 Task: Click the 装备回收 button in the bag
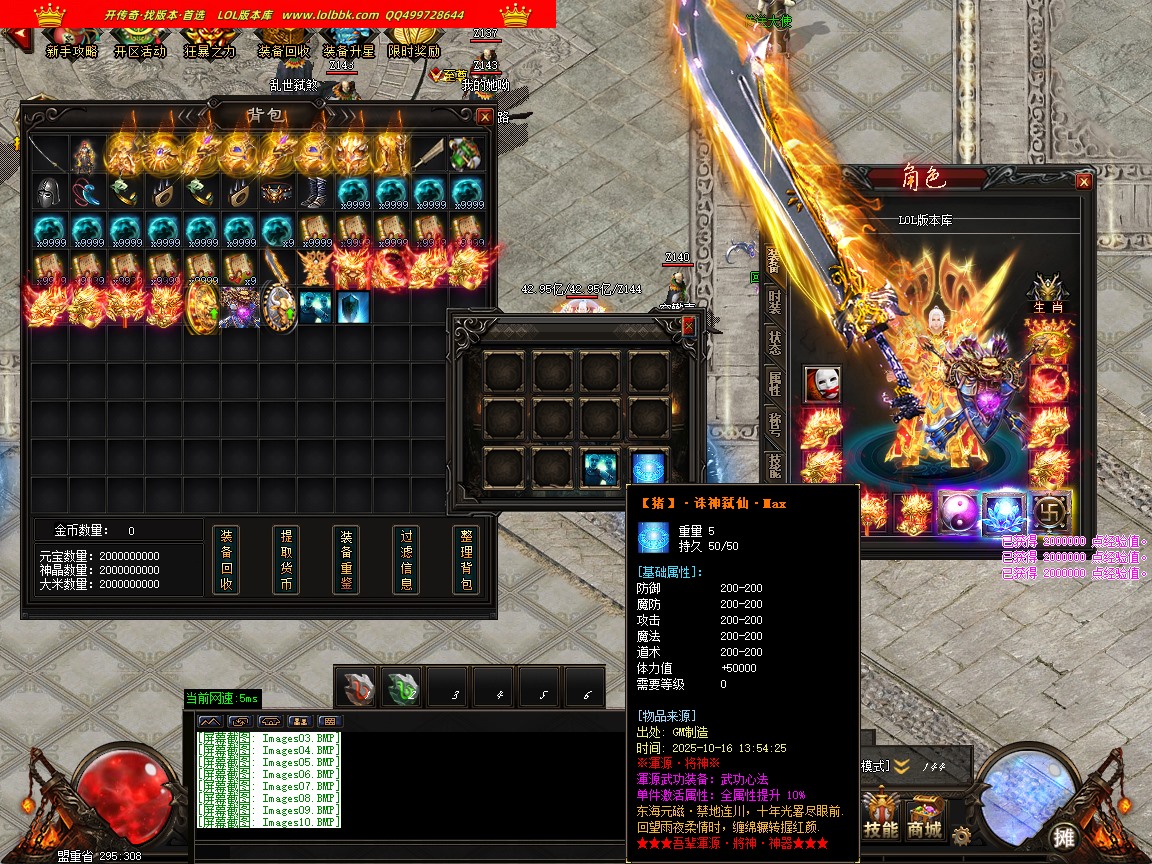coord(227,559)
